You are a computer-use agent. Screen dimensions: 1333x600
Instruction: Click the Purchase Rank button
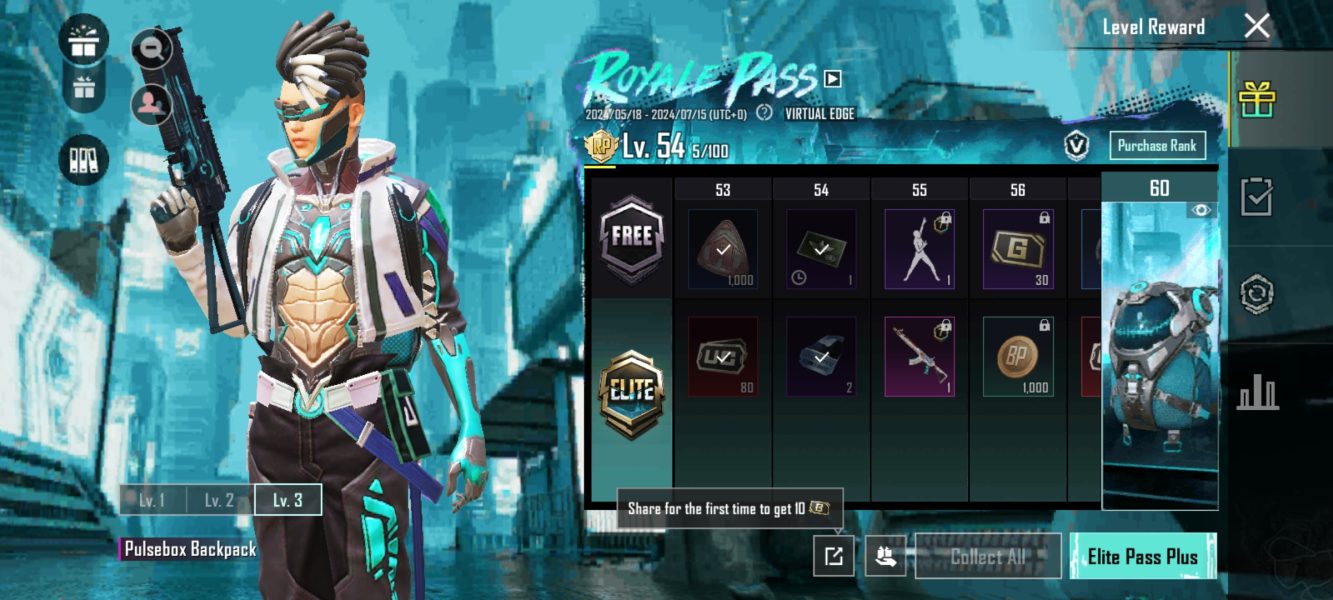1157,146
